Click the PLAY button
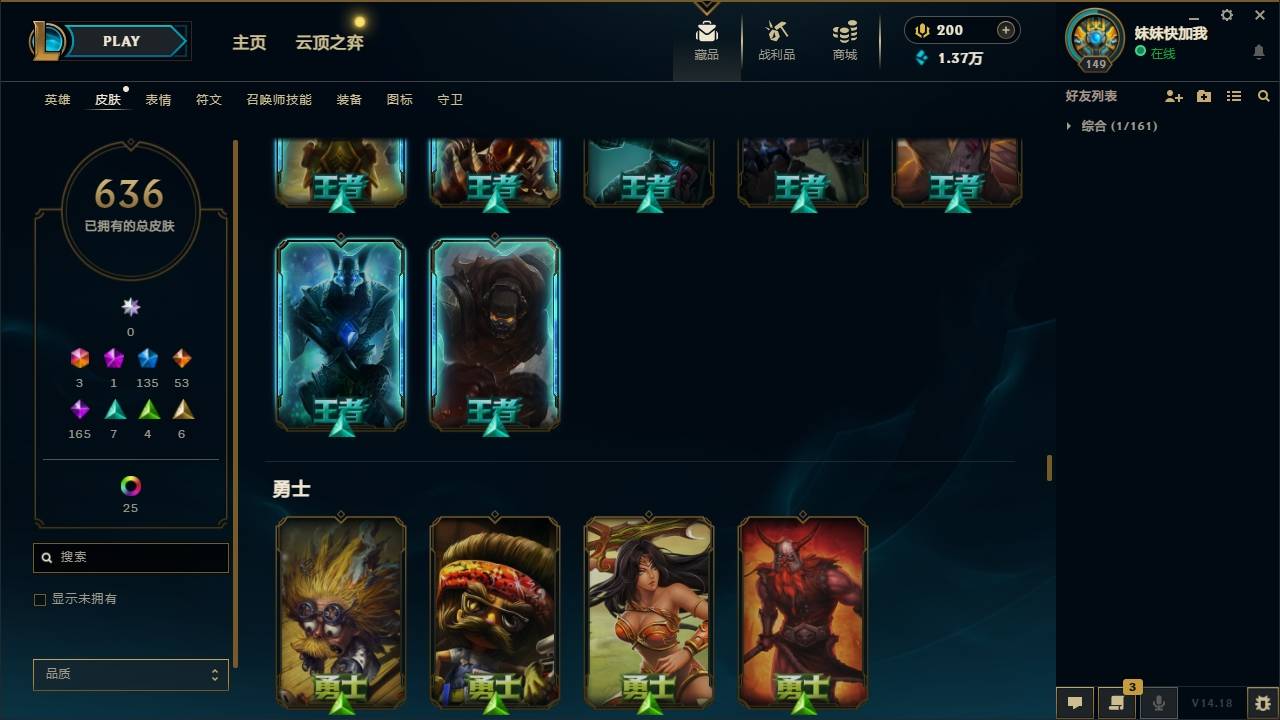Viewport: 1280px width, 720px height. (x=121, y=41)
